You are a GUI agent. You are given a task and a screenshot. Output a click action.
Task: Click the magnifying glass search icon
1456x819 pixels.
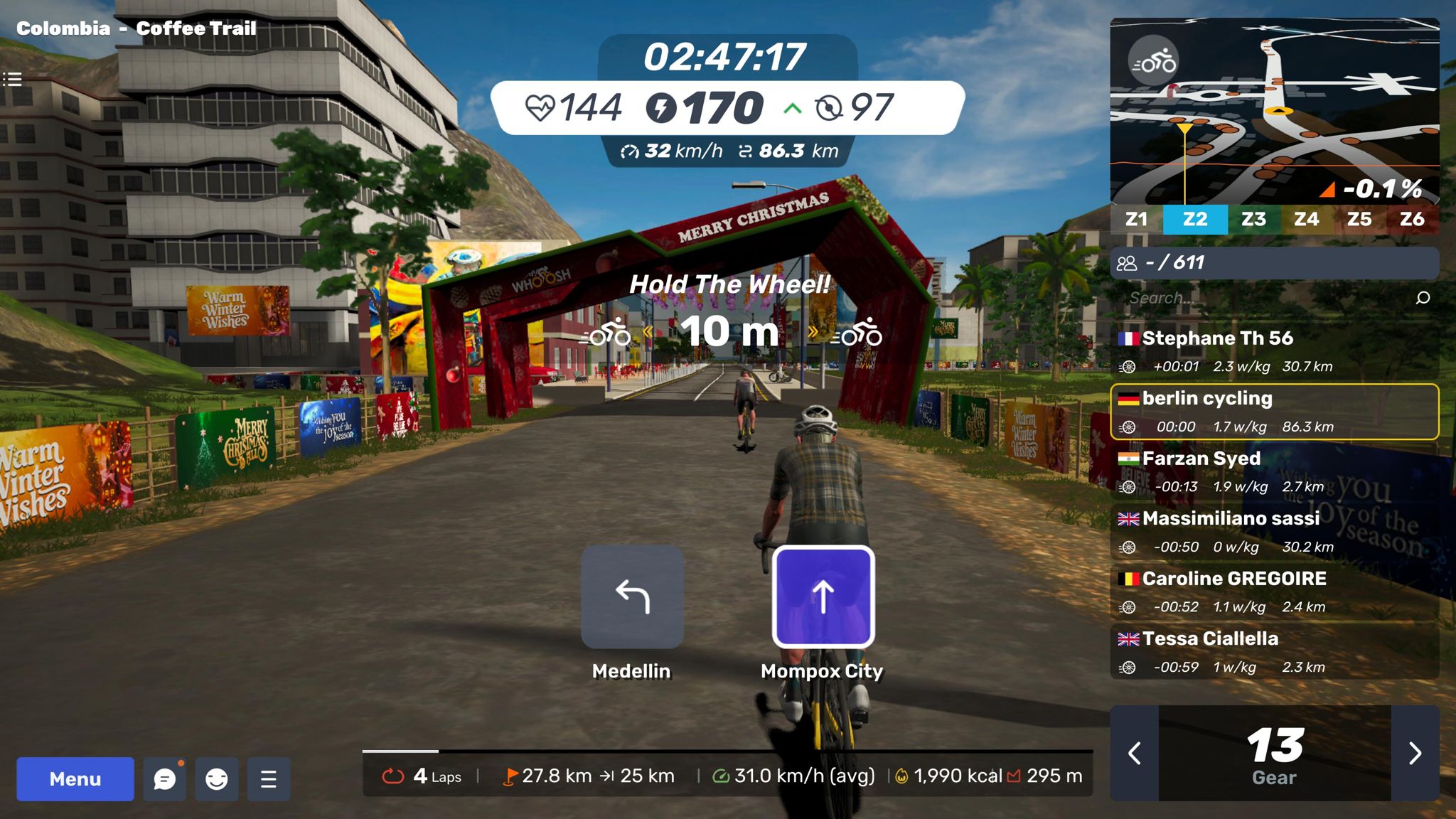1423,298
